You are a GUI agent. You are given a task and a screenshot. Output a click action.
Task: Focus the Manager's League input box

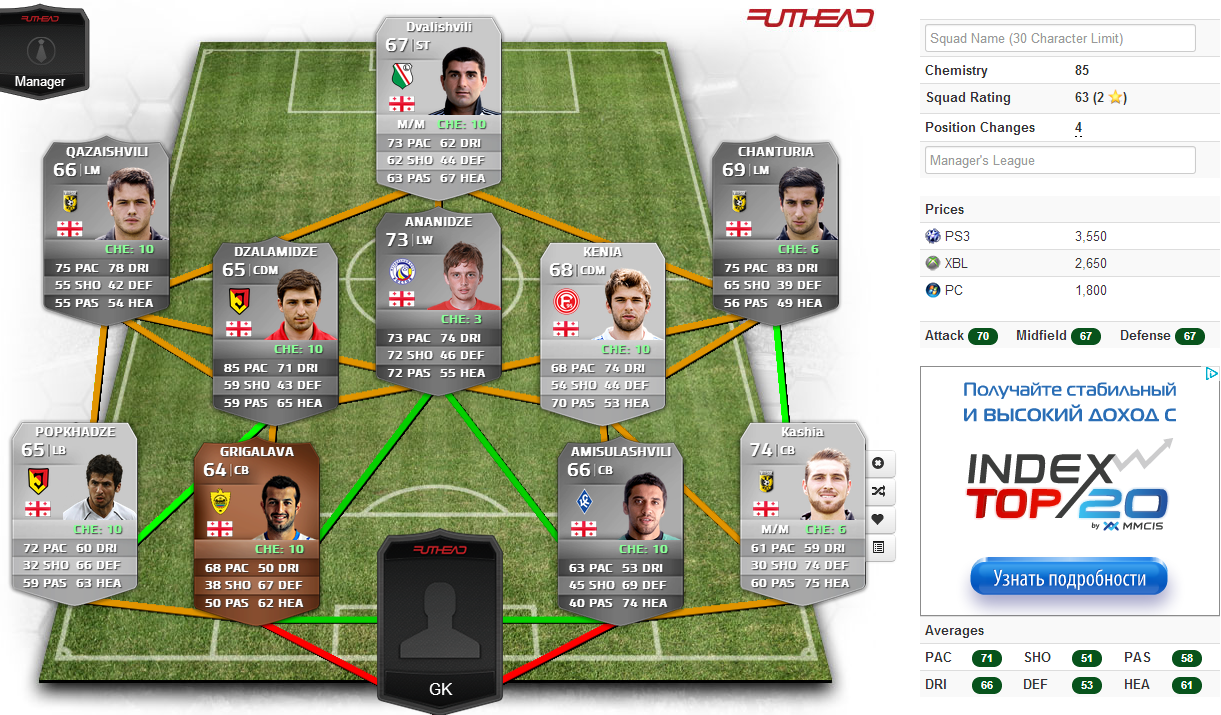[1060, 160]
